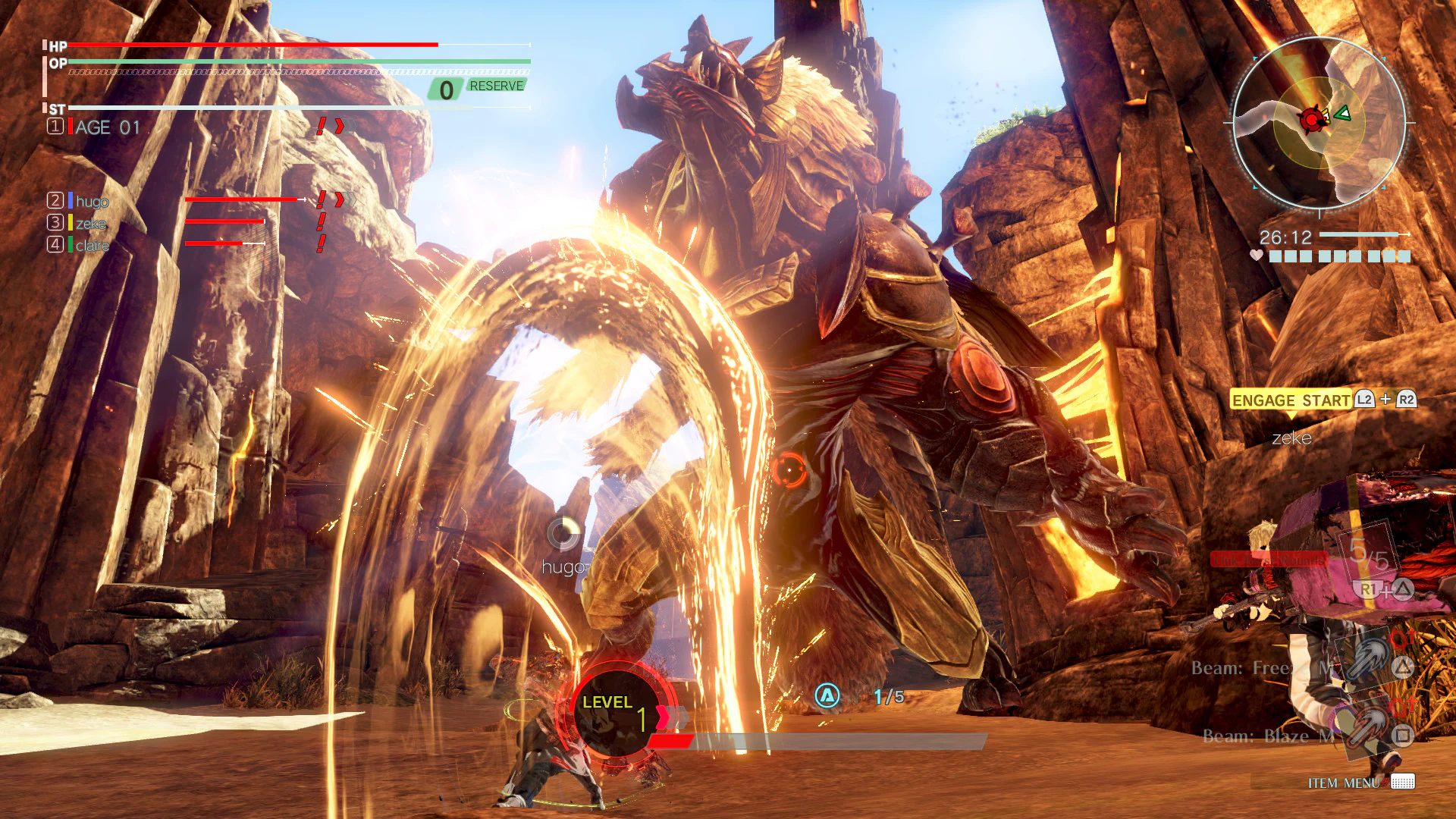Expand the chevron indicator beside hugo
Screen dimensions: 1456x819
[341, 199]
